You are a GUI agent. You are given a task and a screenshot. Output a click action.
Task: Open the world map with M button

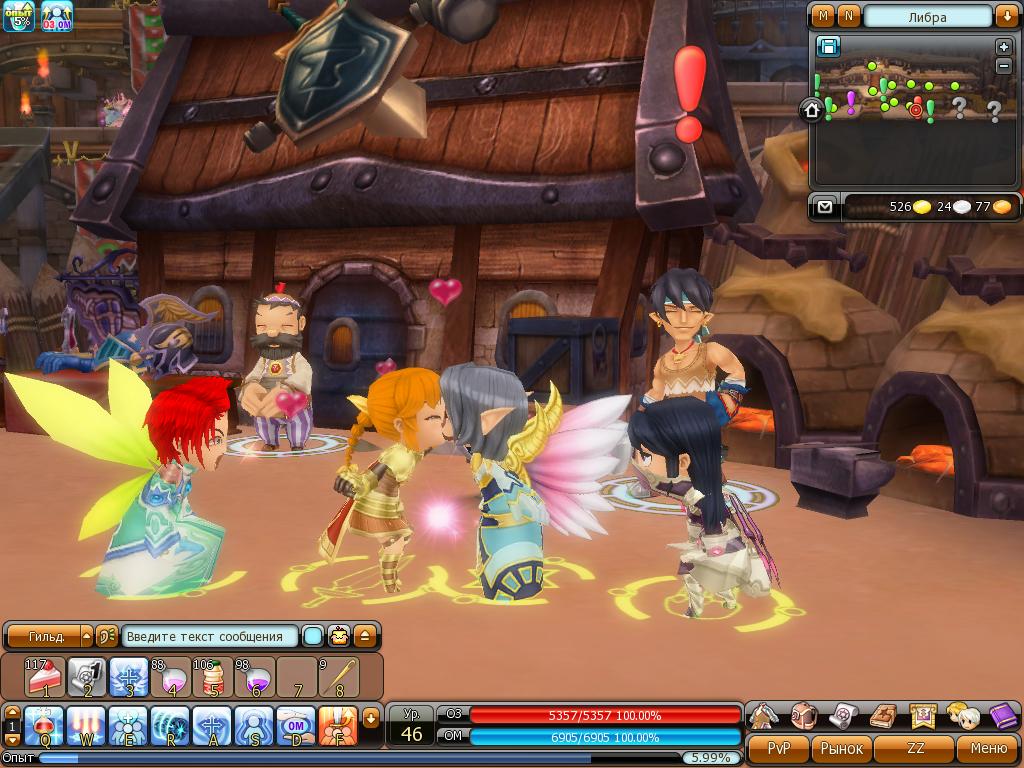point(824,16)
